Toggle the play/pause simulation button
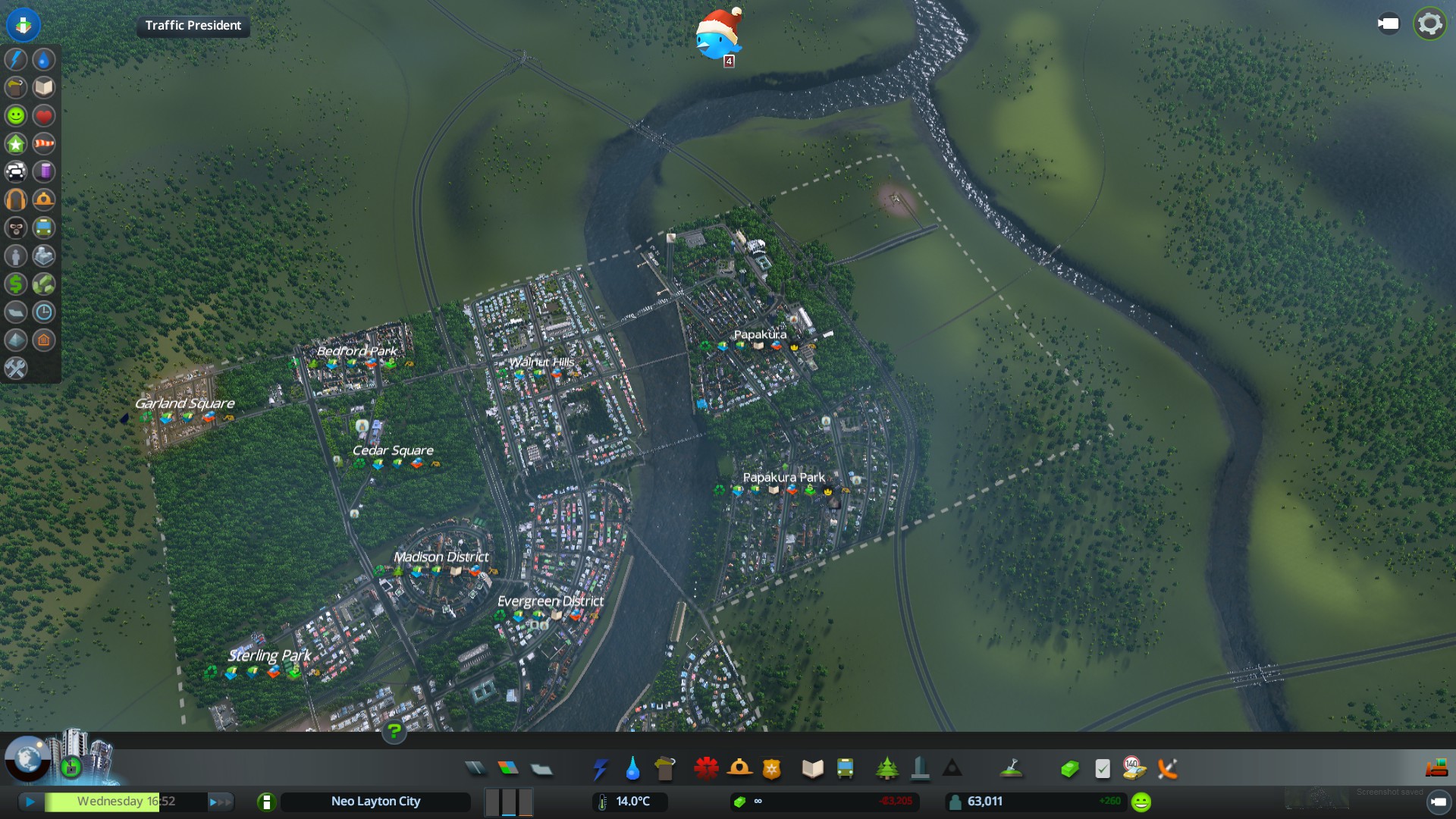The width and height of the screenshot is (1456, 819). coord(30,802)
